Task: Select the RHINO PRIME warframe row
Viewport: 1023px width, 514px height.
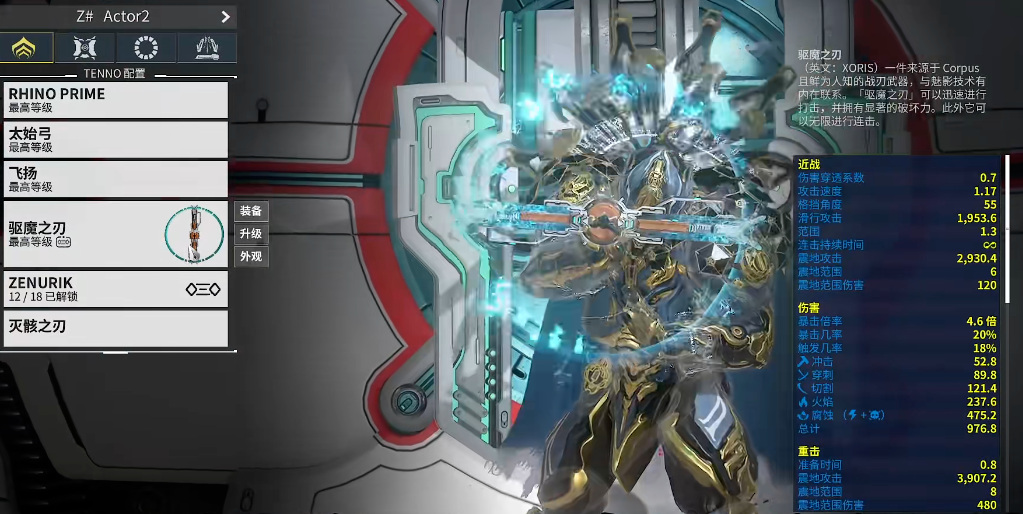Action: pyautogui.click(x=115, y=100)
